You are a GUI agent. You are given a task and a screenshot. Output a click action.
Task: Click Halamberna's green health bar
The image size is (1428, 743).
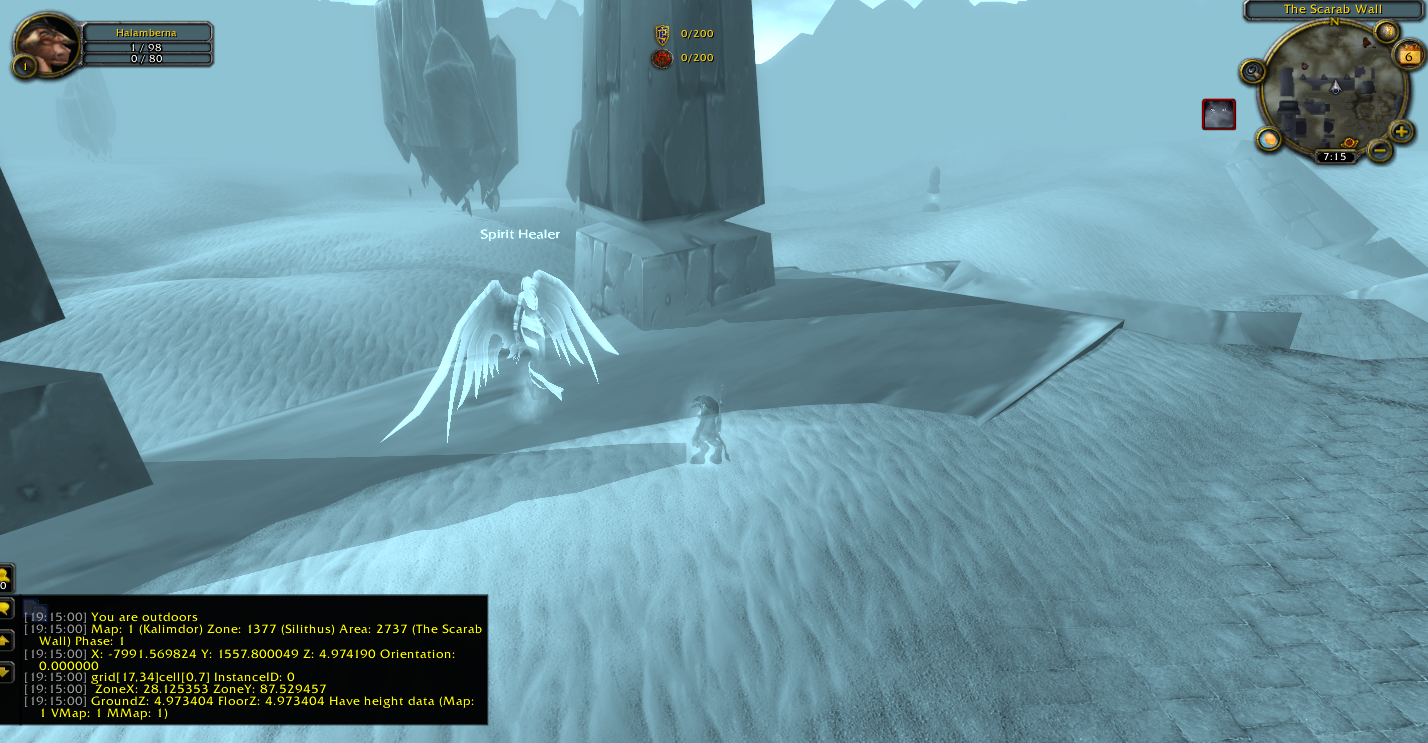coord(148,48)
